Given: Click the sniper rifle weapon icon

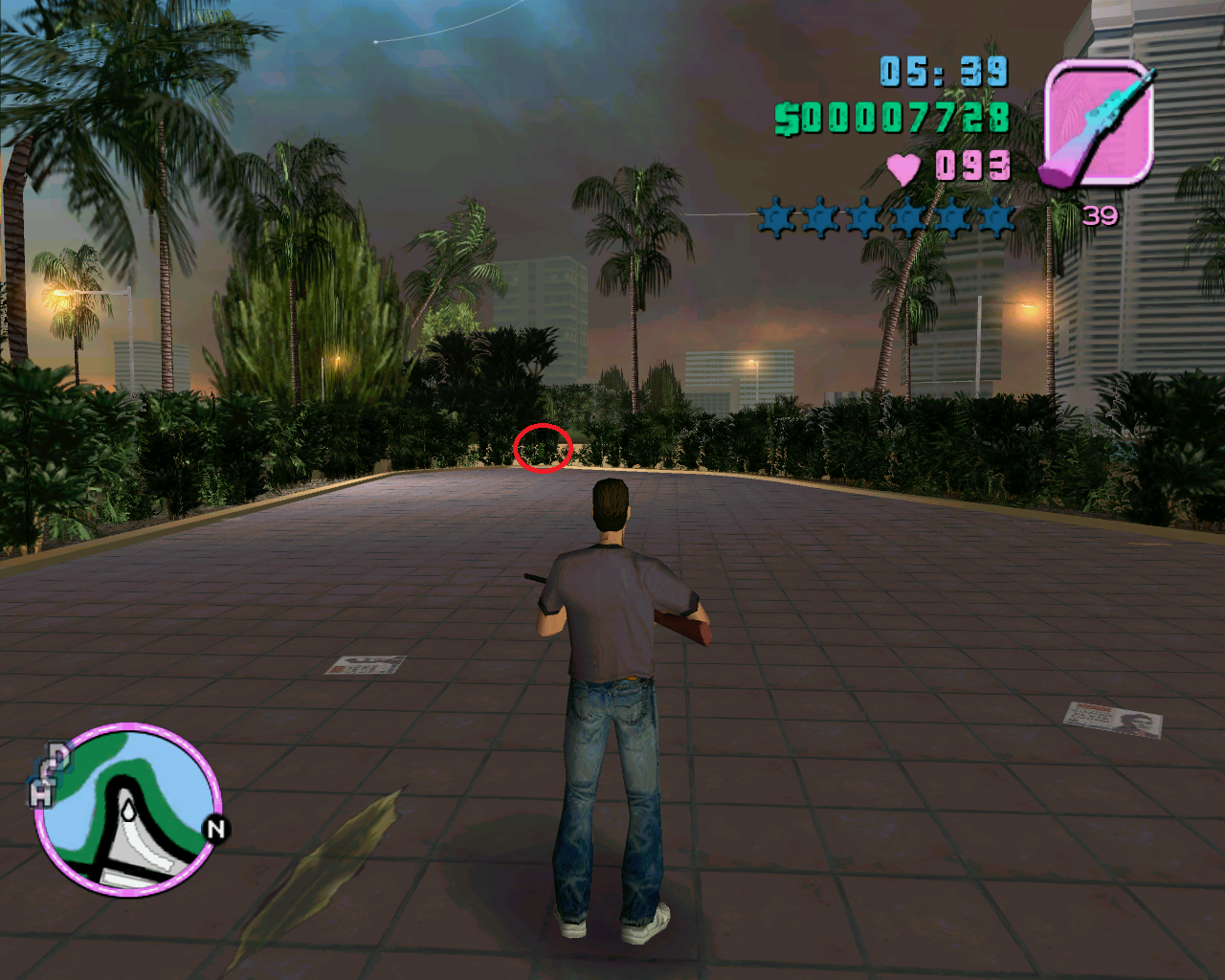Looking at the screenshot, I should tap(1098, 122).
